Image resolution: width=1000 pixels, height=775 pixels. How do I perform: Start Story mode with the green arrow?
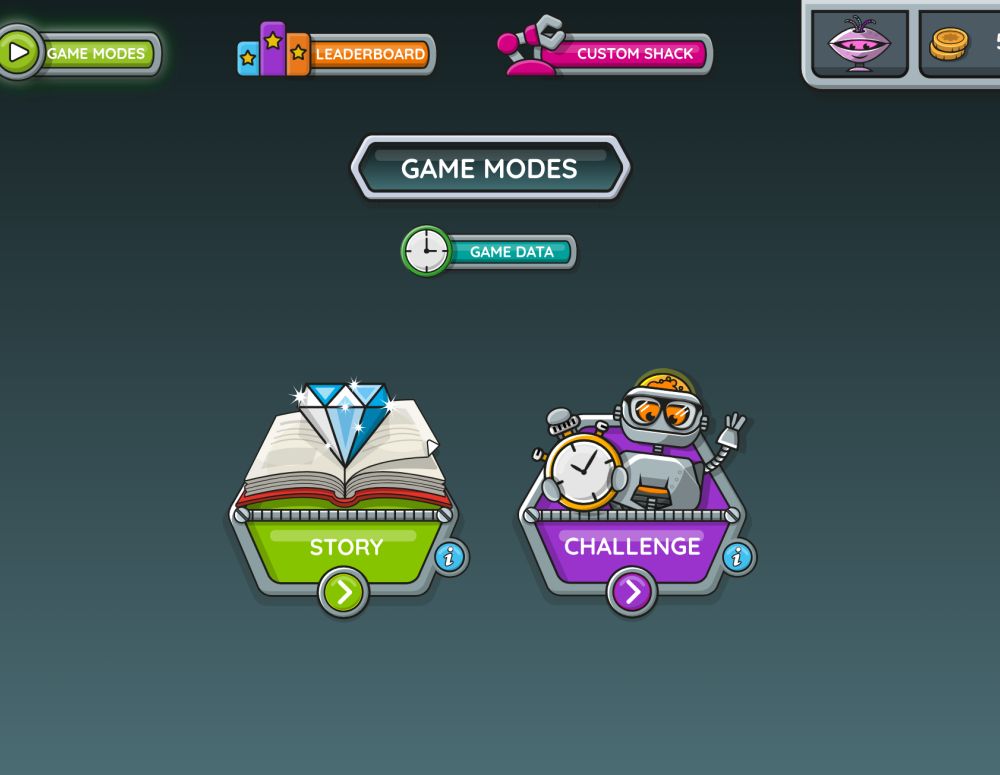point(343,592)
